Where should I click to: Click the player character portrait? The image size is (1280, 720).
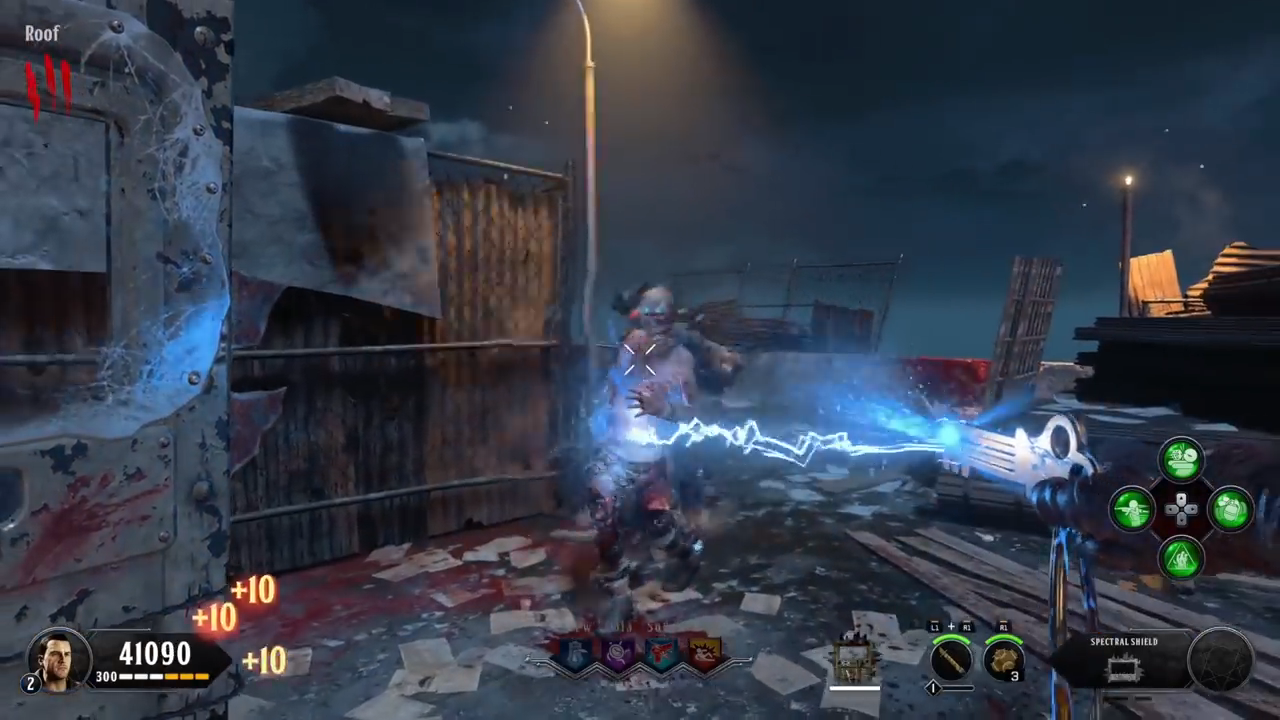(59, 658)
